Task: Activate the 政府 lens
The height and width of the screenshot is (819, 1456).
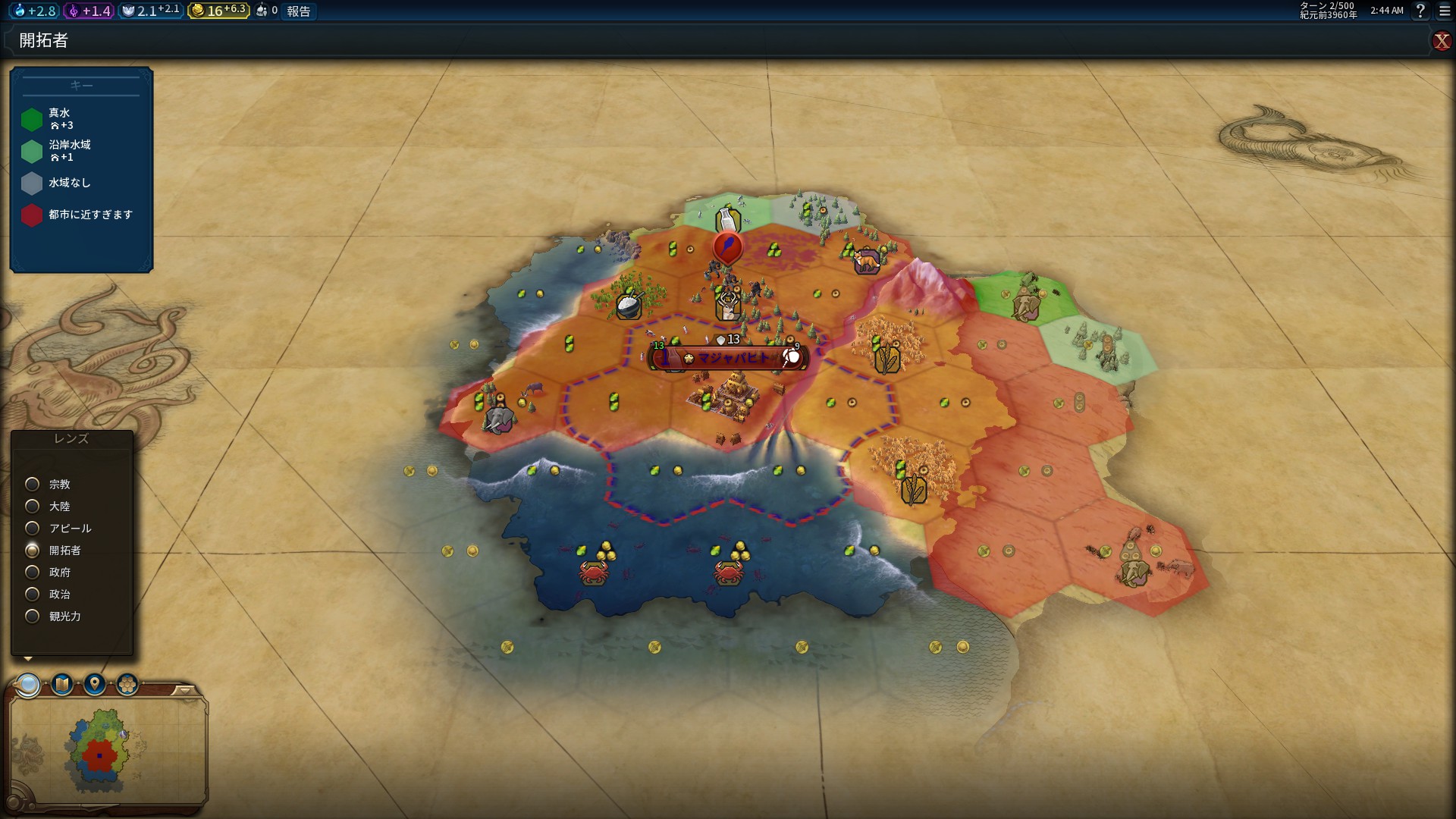Action: pos(33,572)
